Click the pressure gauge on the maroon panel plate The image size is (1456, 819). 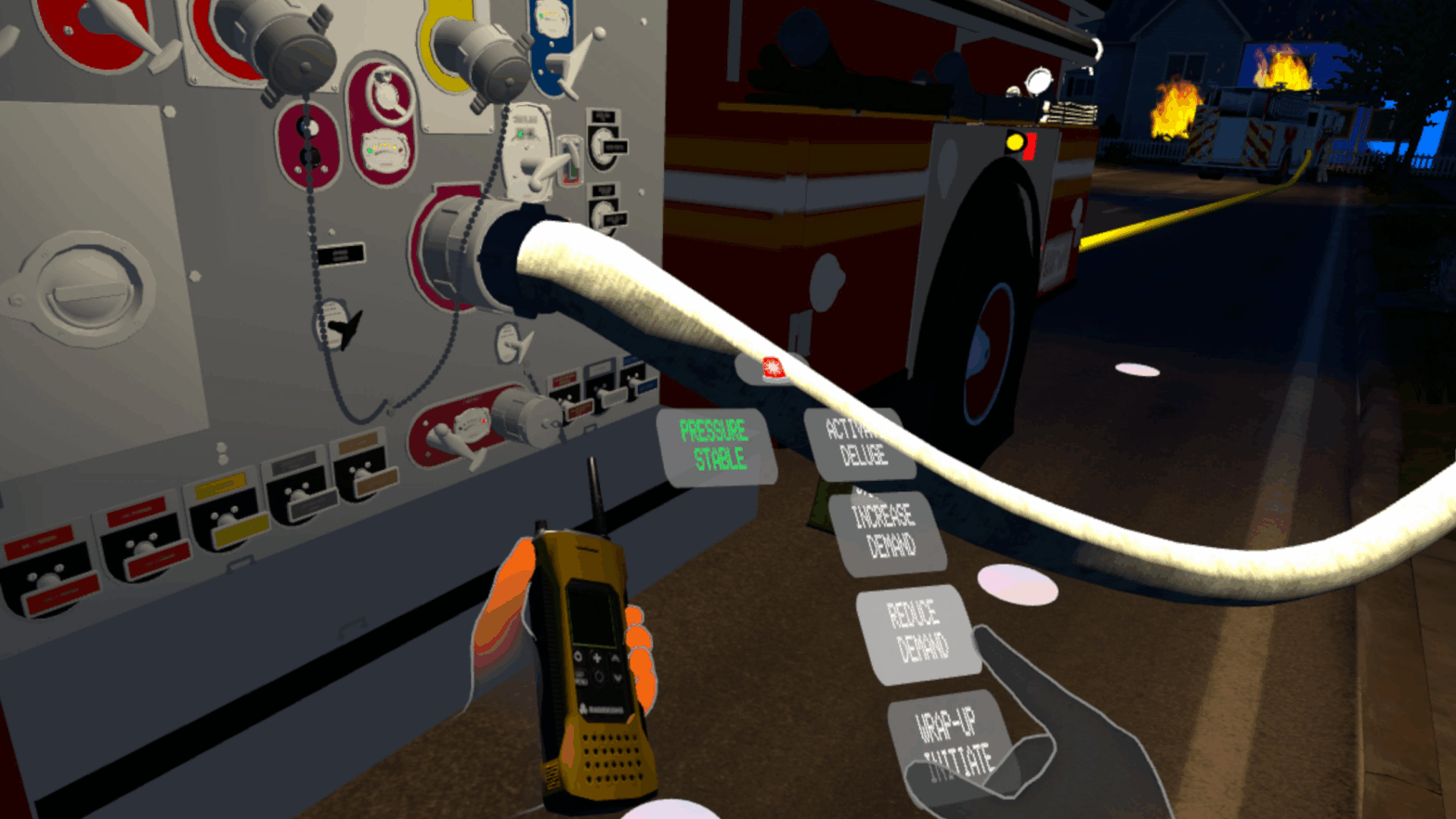(383, 148)
